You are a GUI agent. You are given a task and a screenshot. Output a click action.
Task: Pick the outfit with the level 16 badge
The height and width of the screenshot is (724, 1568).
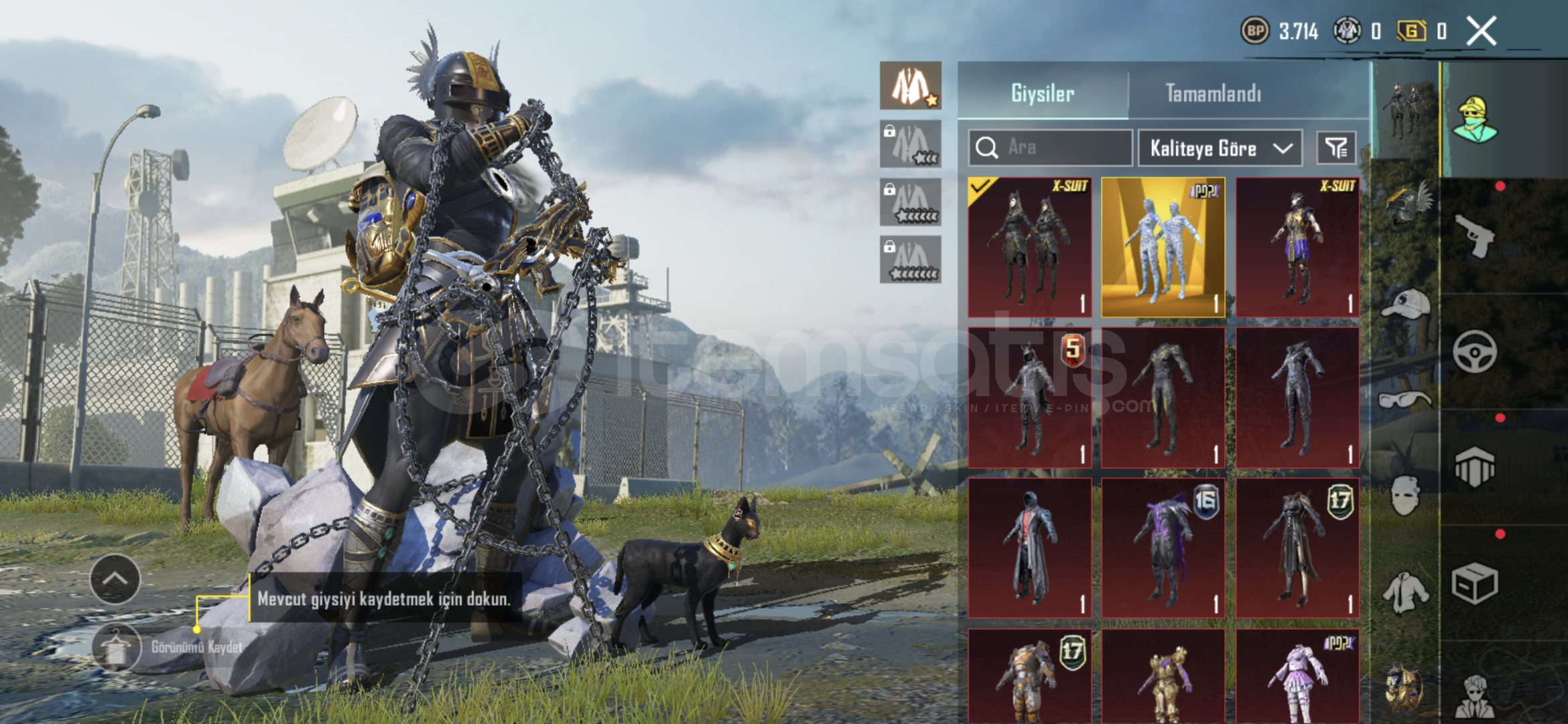coord(1163,548)
